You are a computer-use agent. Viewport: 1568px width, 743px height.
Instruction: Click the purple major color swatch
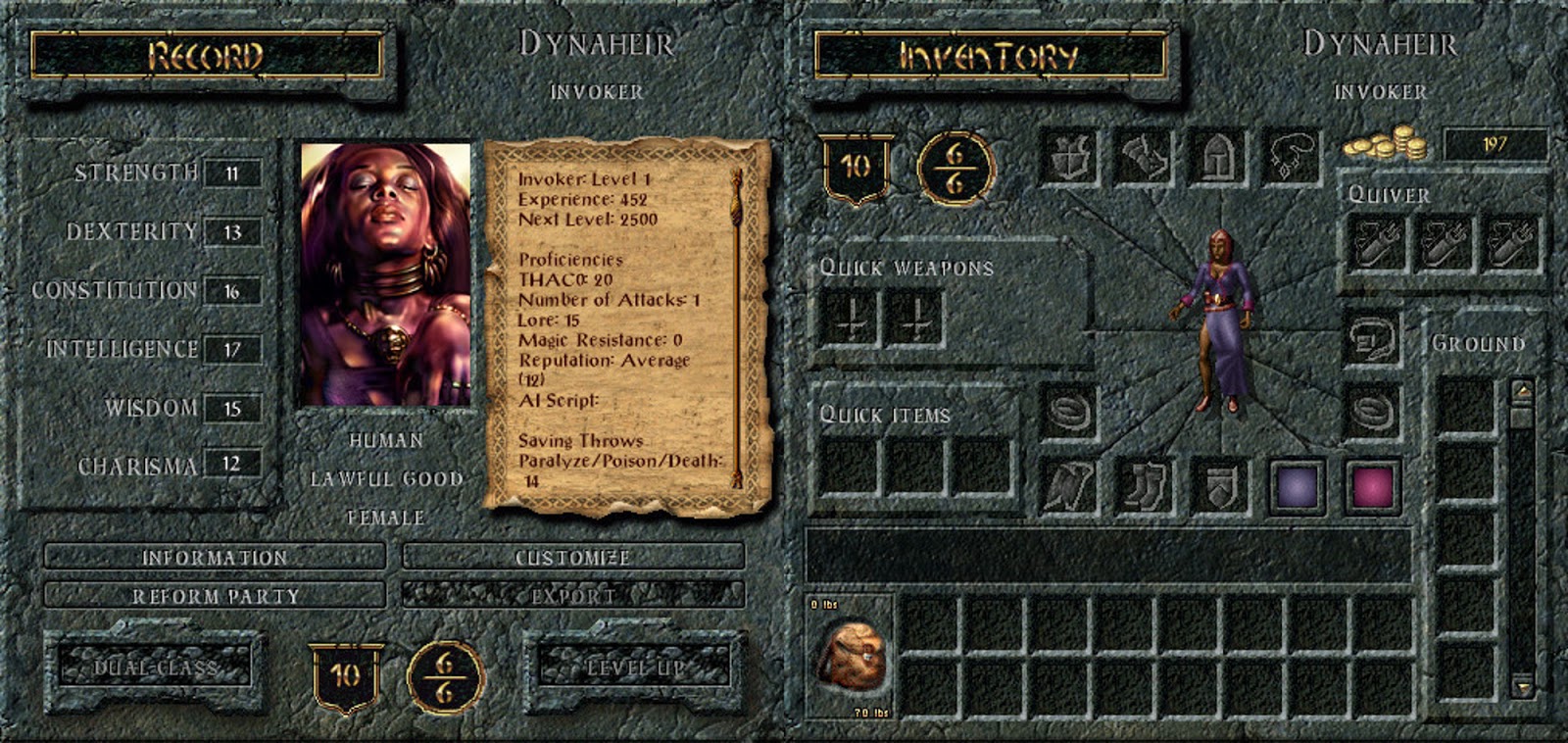(x=1296, y=488)
